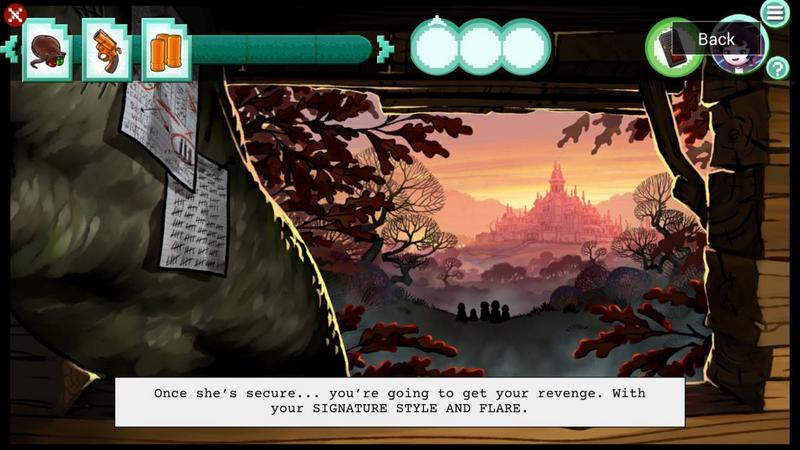This screenshot has width=800, height=450.
Task: Click the Back button
Action: [716, 39]
